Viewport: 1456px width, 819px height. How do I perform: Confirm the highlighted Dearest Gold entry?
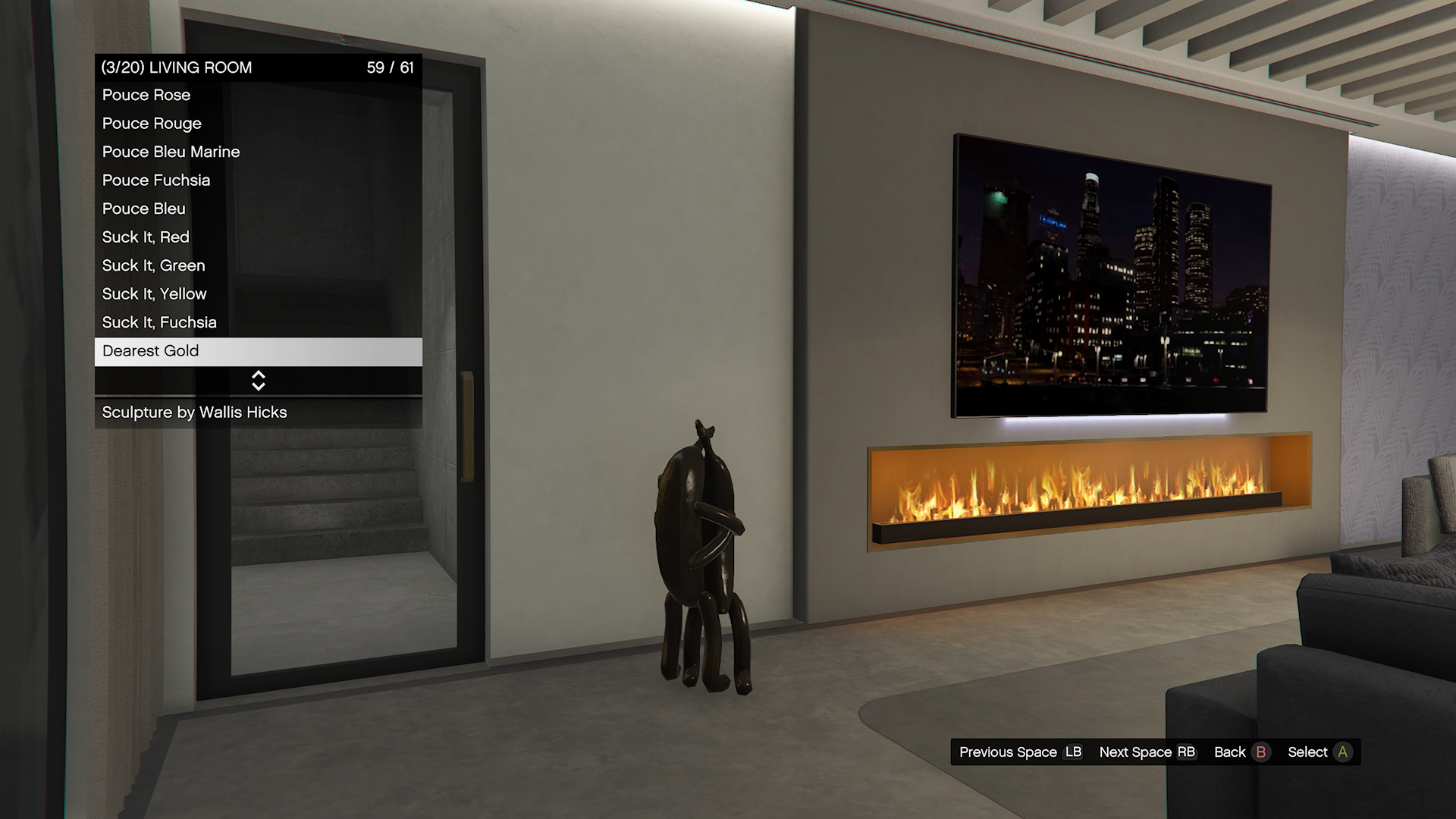click(258, 351)
